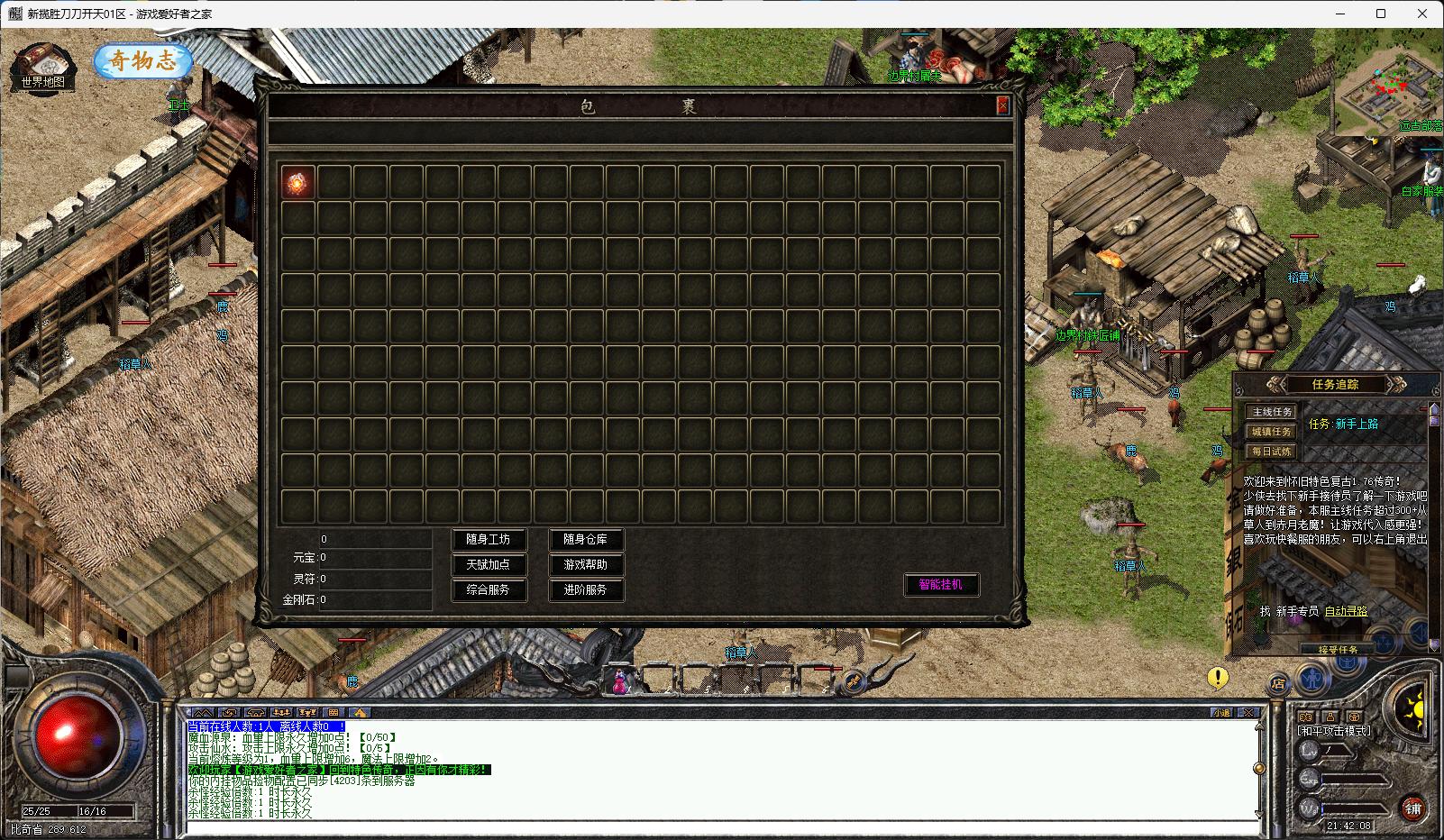This screenshot has width=1444, height=840.
Task: Open 进阶服务 advanced services
Action: [586, 590]
